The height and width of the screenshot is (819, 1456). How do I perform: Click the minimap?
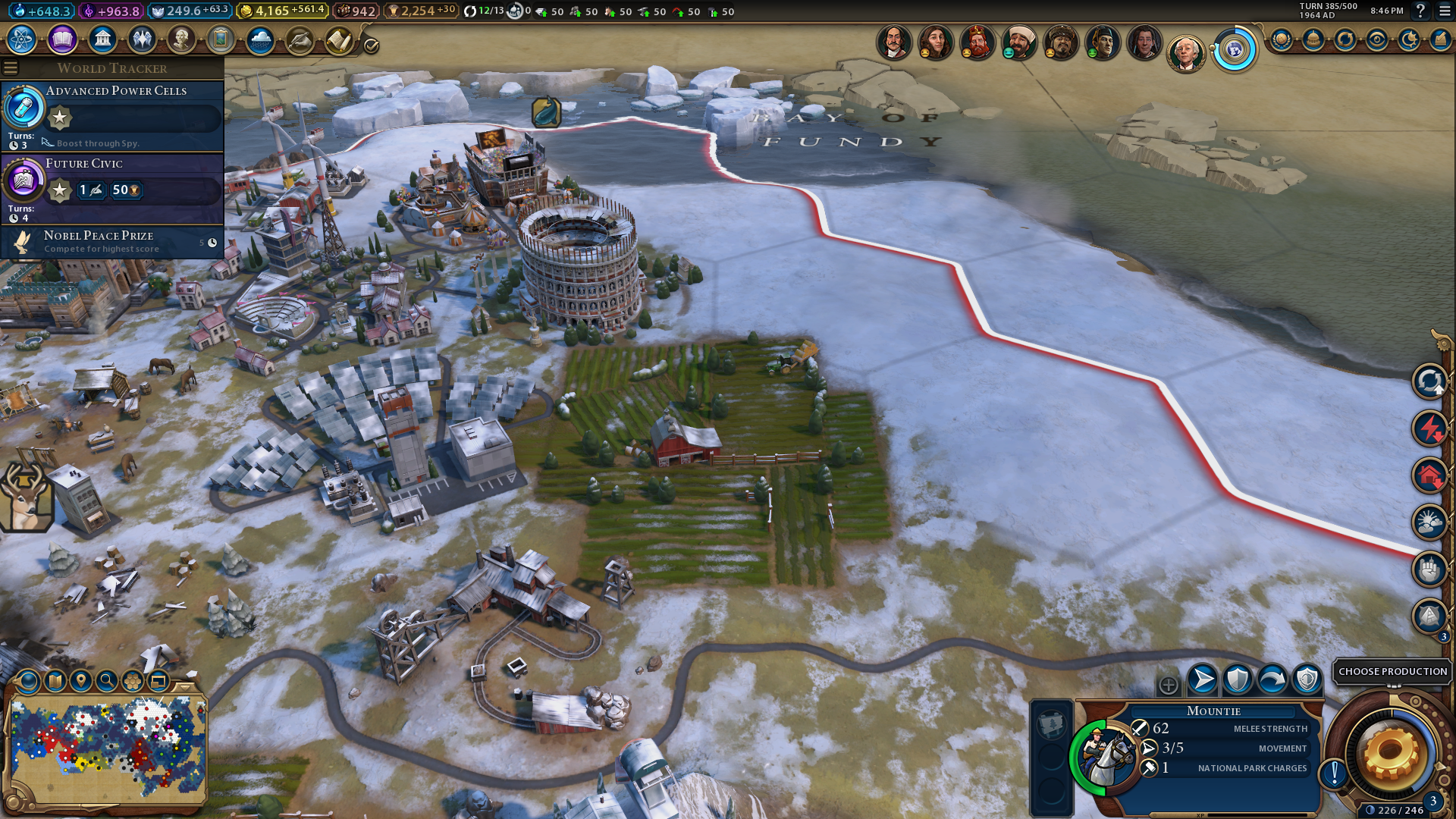(108, 748)
